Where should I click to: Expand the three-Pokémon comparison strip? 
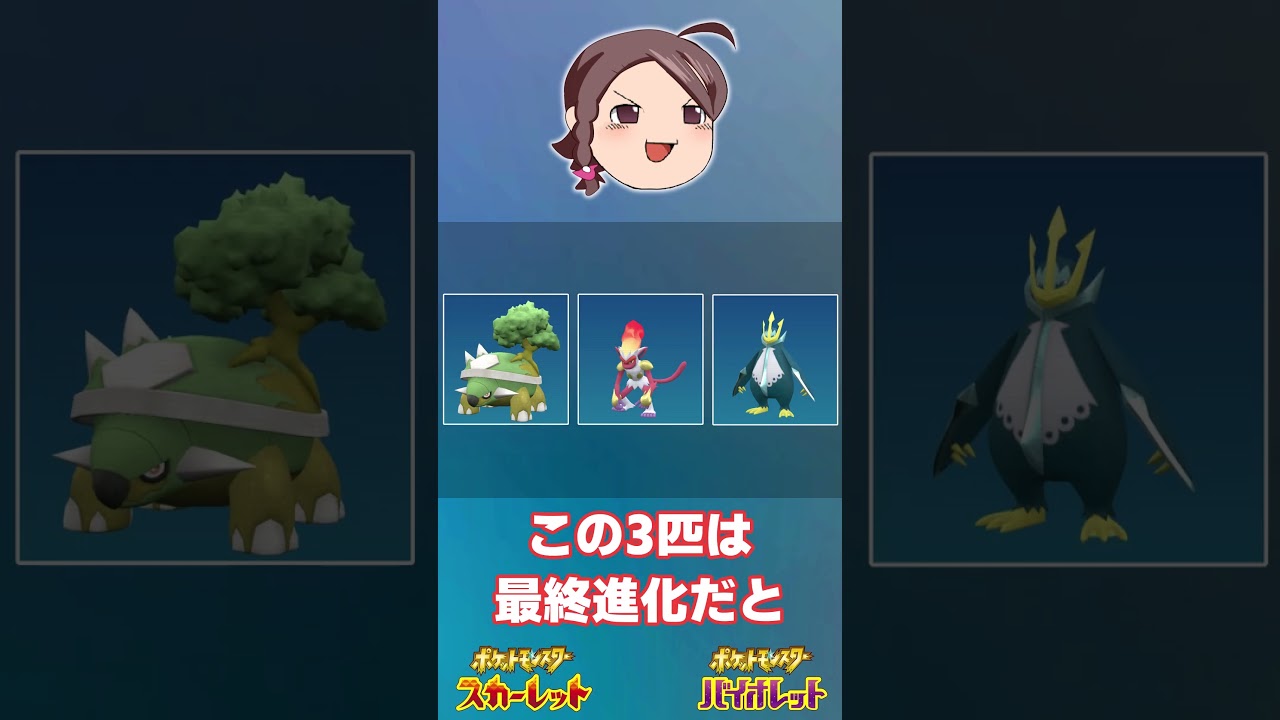coord(640,358)
